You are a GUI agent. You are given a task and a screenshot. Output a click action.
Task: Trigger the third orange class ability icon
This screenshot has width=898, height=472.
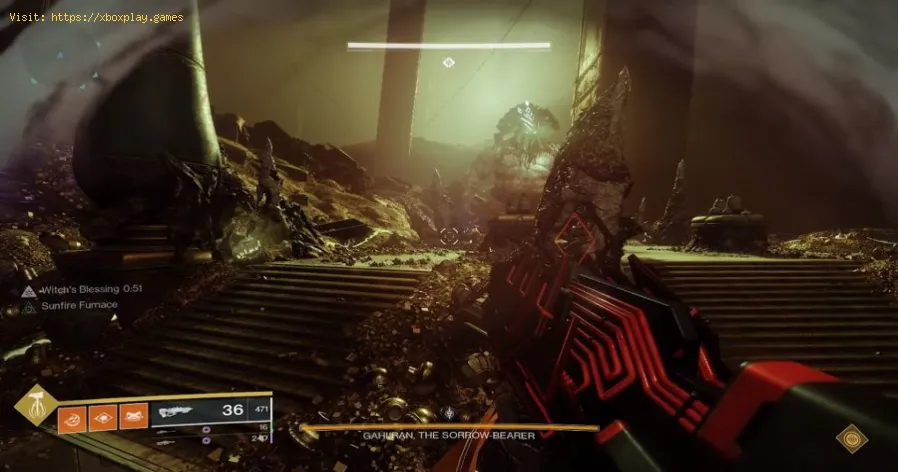[x=133, y=415]
